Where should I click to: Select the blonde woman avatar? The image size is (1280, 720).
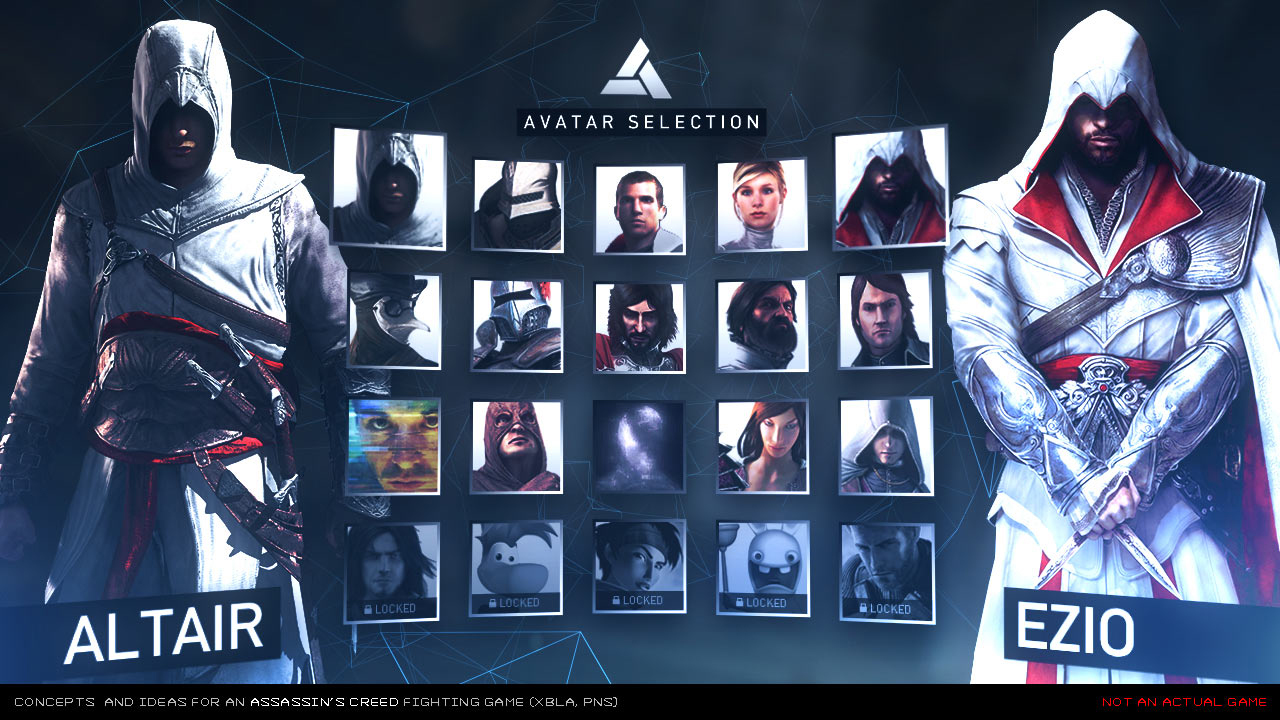point(762,204)
